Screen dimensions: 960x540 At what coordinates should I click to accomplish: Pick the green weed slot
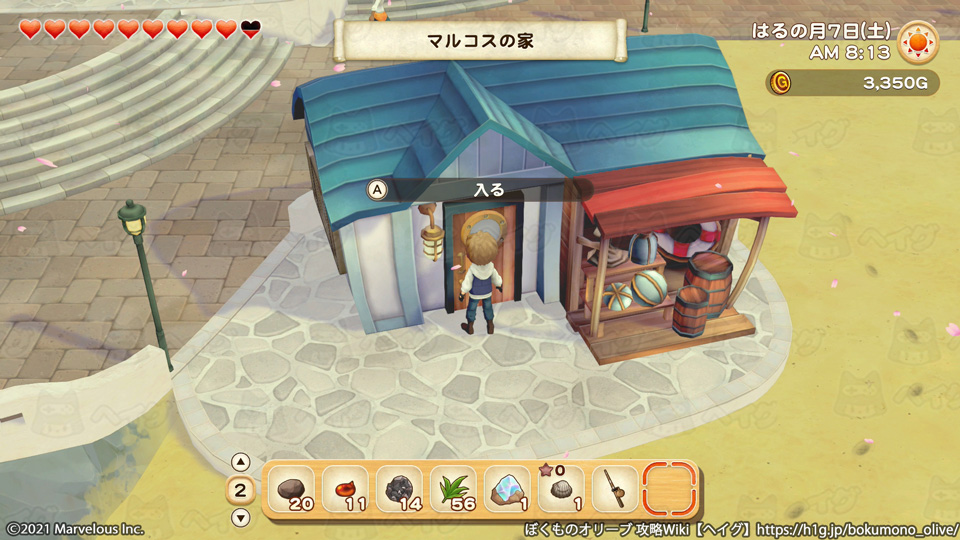click(453, 490)
